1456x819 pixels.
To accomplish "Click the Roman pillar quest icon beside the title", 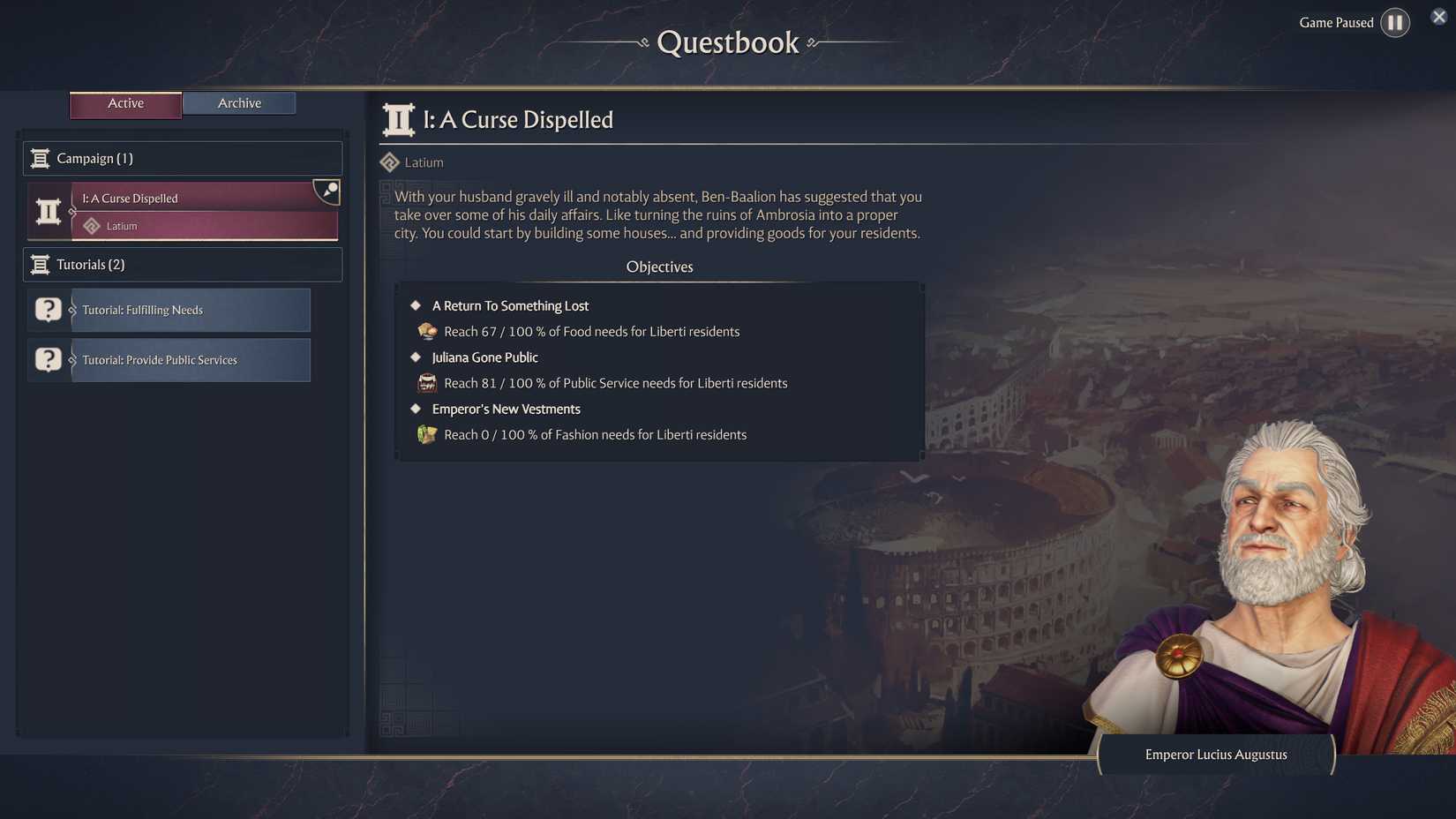I will pos(397,118).
